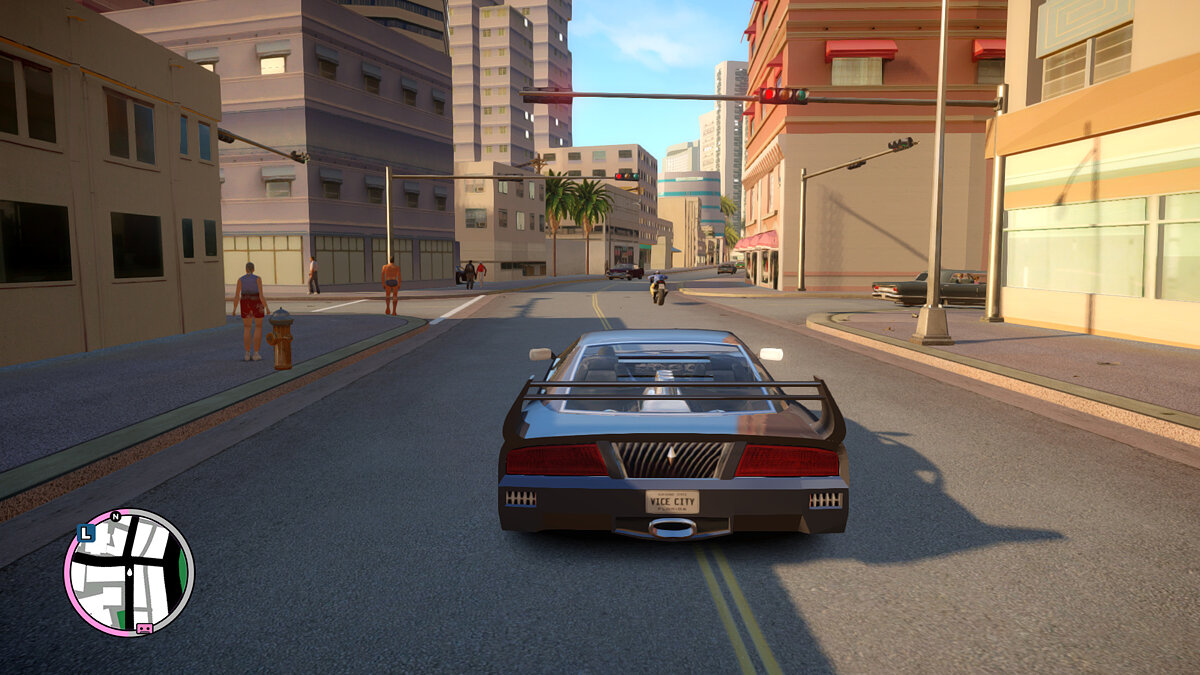Click the circular minimap
The height and width of the screenshot is (675, 1200).
tap(129, 572)
